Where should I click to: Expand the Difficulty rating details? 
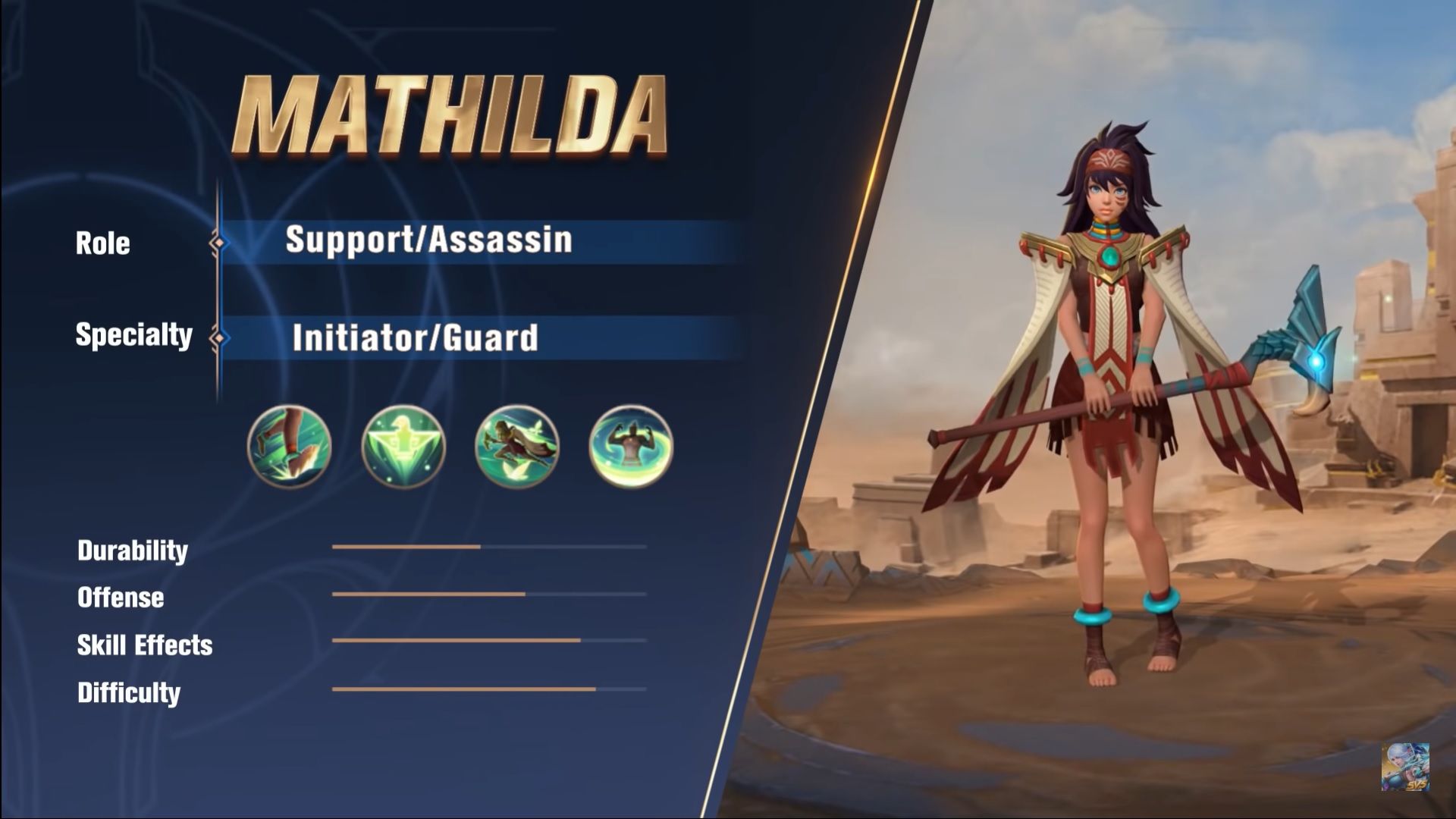(x=127, y=692)
